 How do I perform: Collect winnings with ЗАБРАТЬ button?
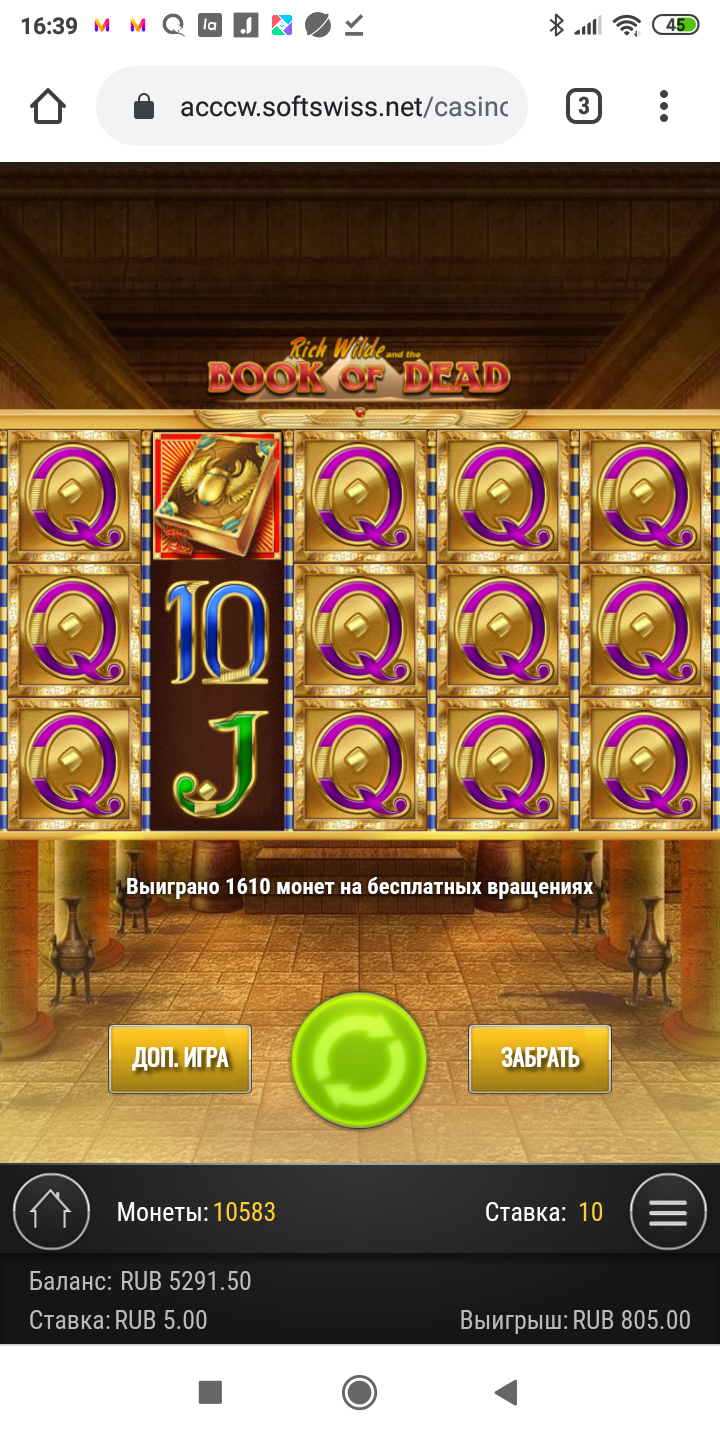[540, 1058]
